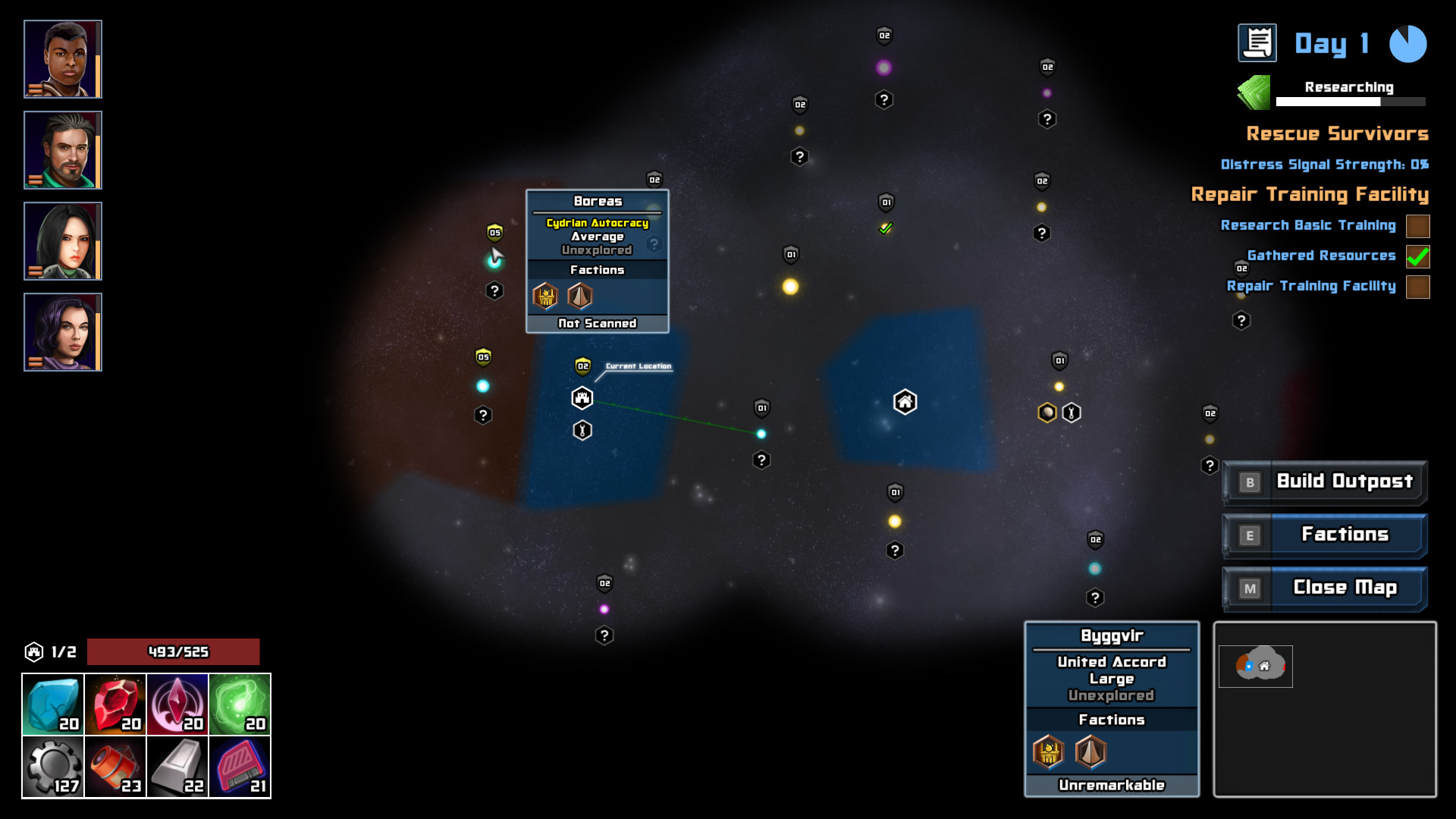This screenshot has height=819, width=1456.
Task: Select the topmost crew member portrait
Action: (x=63, y=58)
